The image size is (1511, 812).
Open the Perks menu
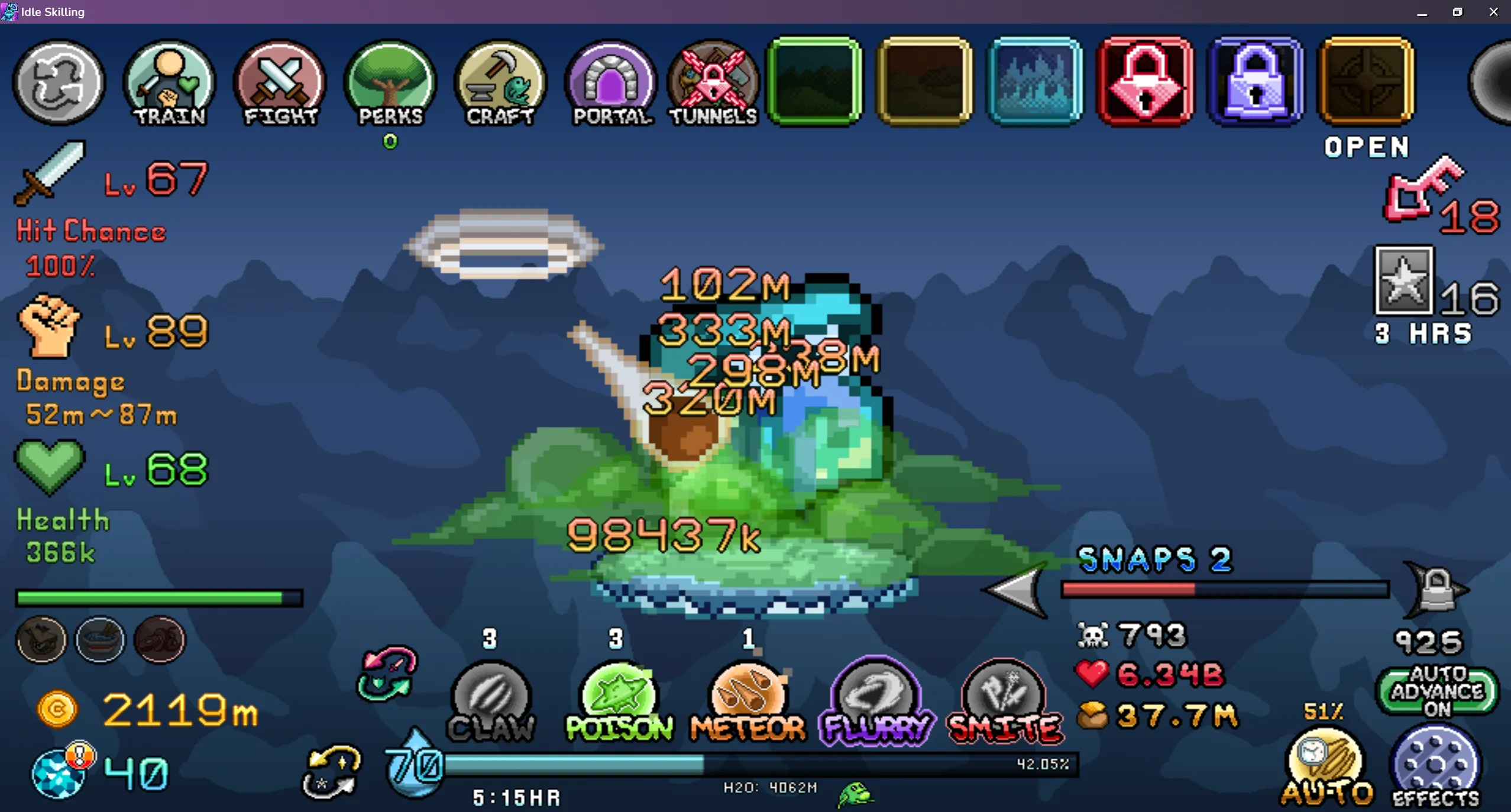(x=390, y=83)
